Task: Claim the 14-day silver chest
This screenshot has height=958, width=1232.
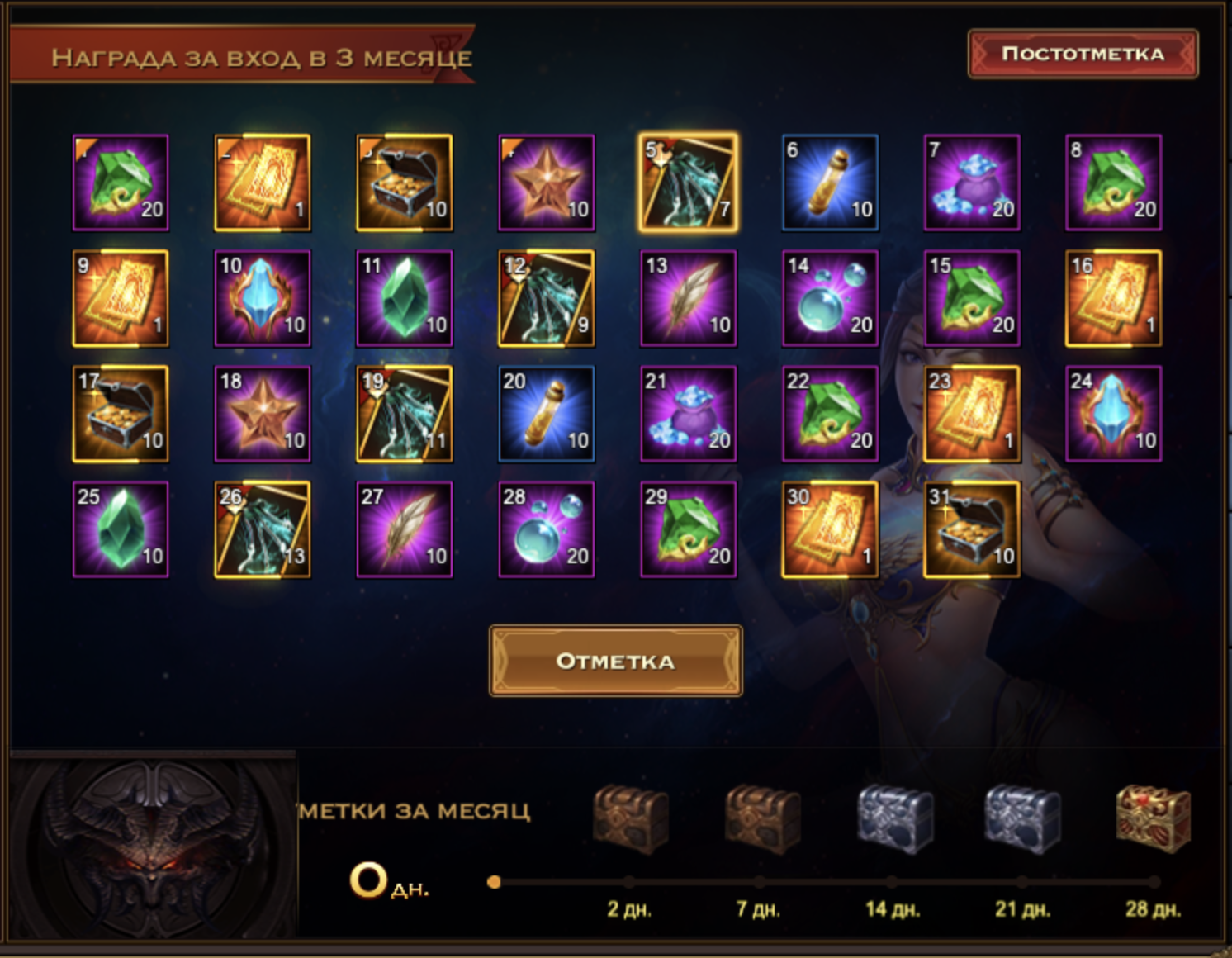Action: click(x=893, y=820)
